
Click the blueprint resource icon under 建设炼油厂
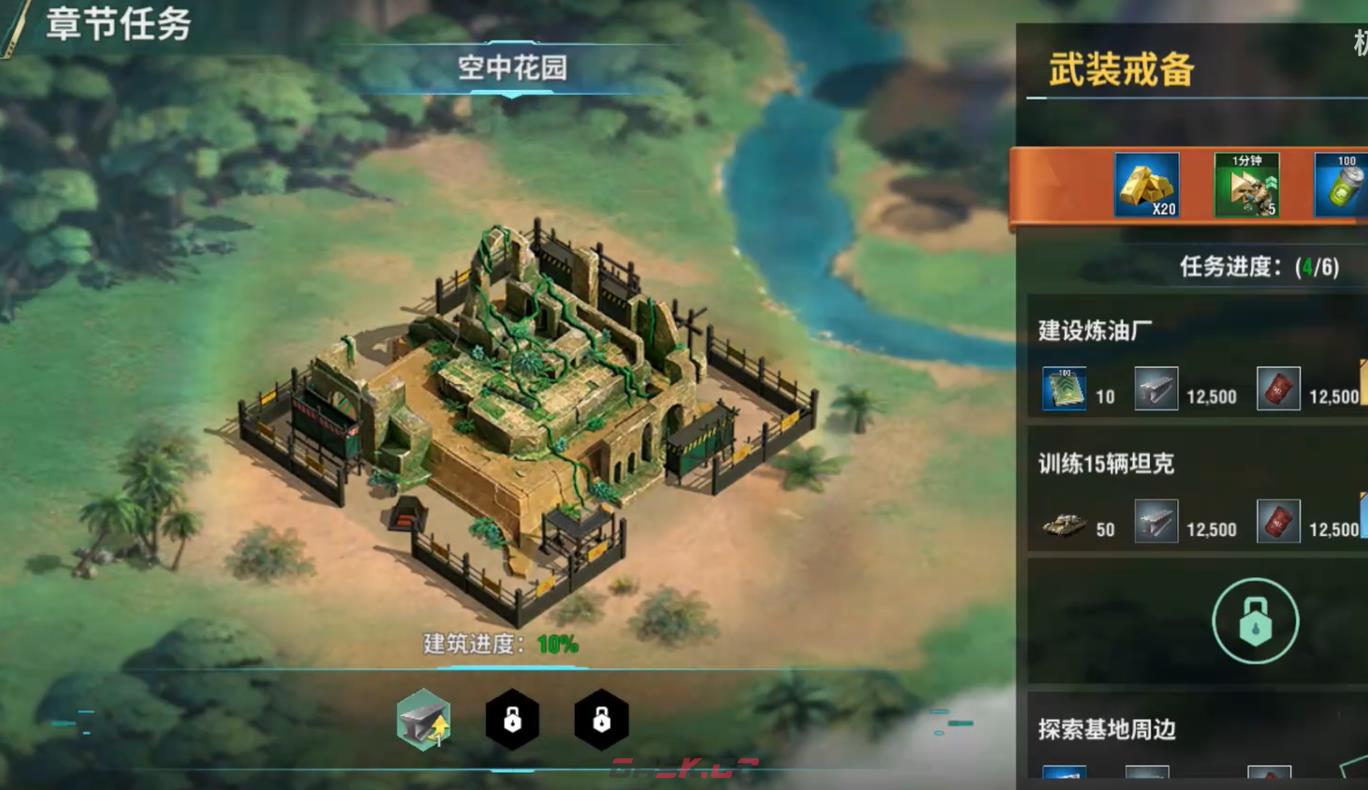click(1063, 390)
